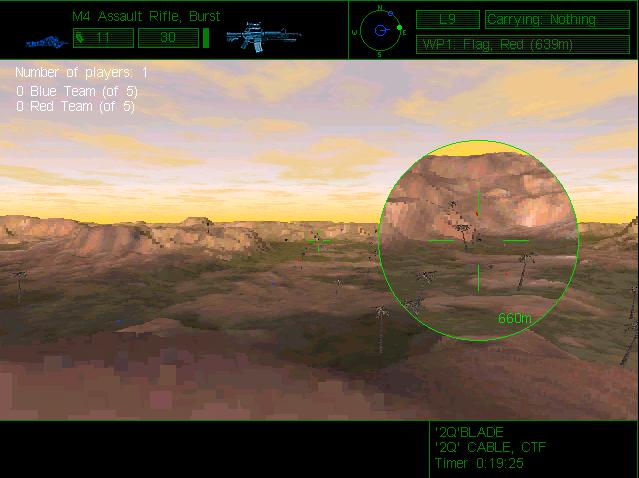Click the Carrying: Nothing box
Screen dimensions: 639x478
[542, 20]
